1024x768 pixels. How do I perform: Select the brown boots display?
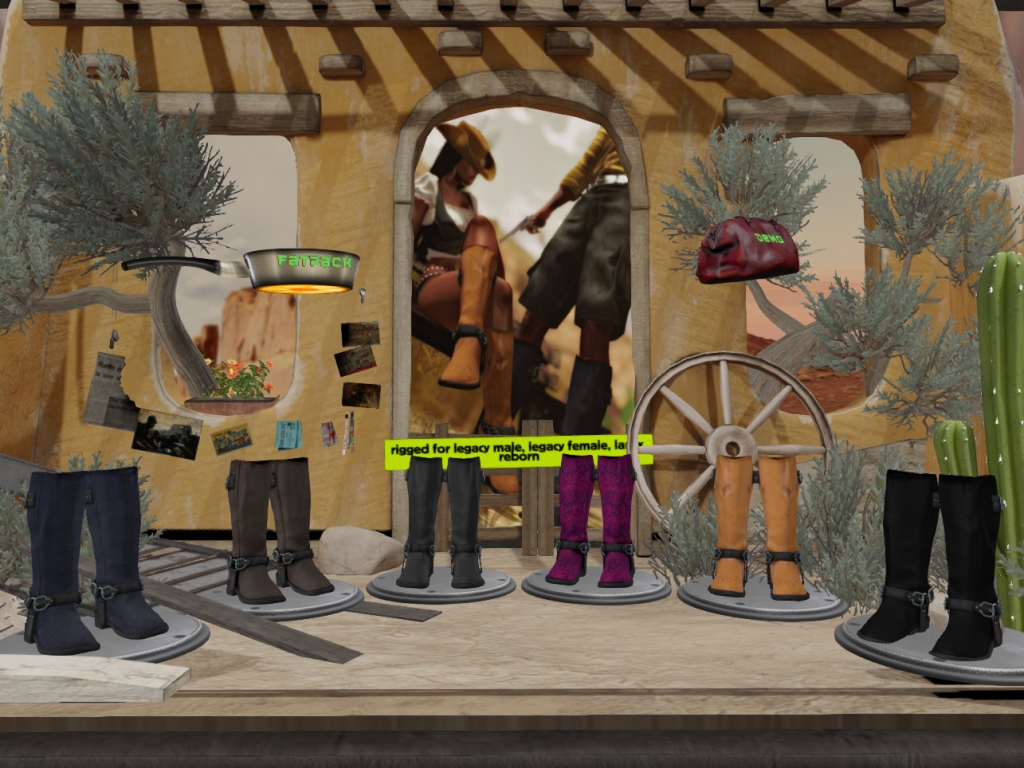(276, 530)
